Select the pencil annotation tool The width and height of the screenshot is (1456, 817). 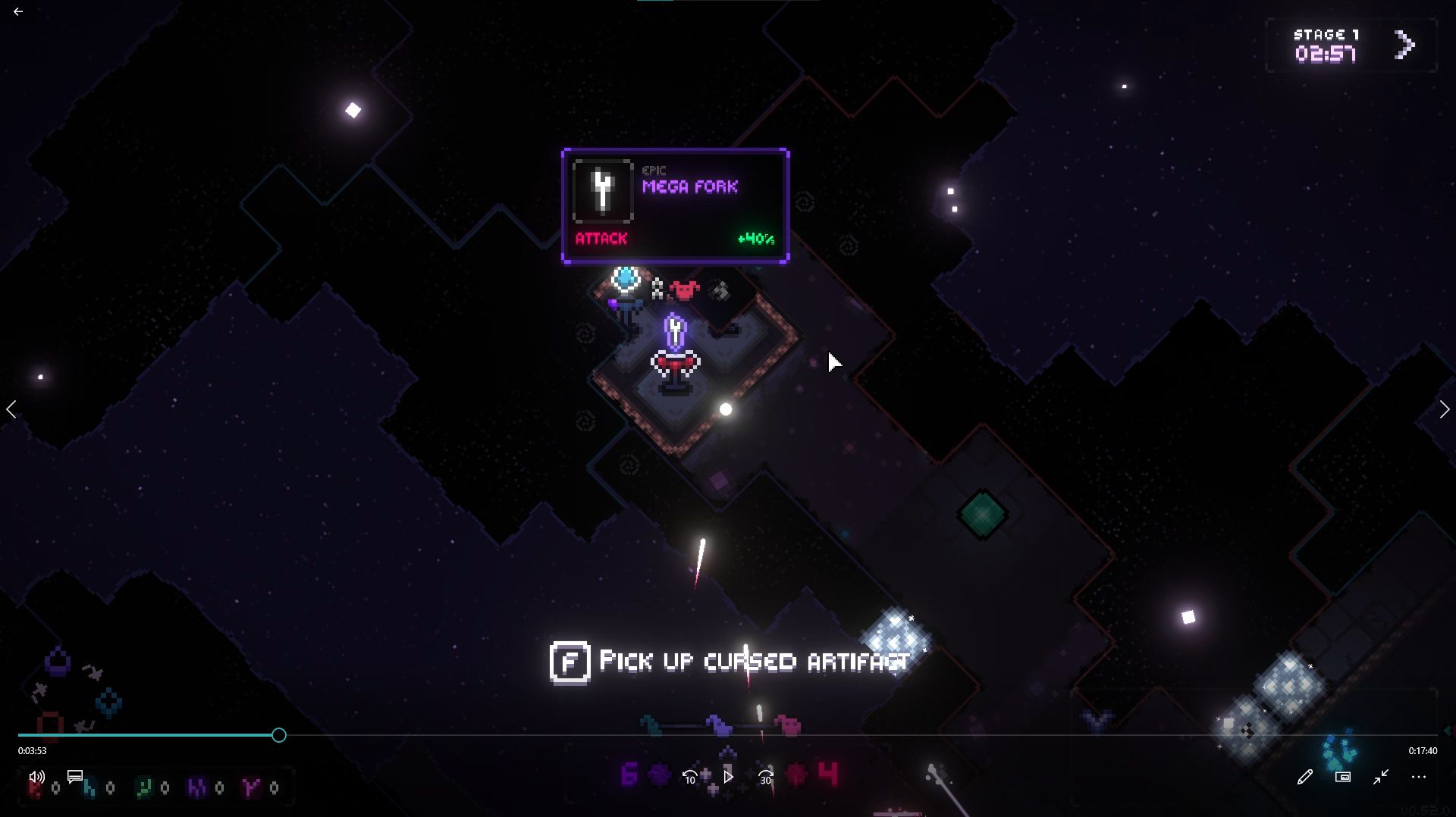point(1305,777)
